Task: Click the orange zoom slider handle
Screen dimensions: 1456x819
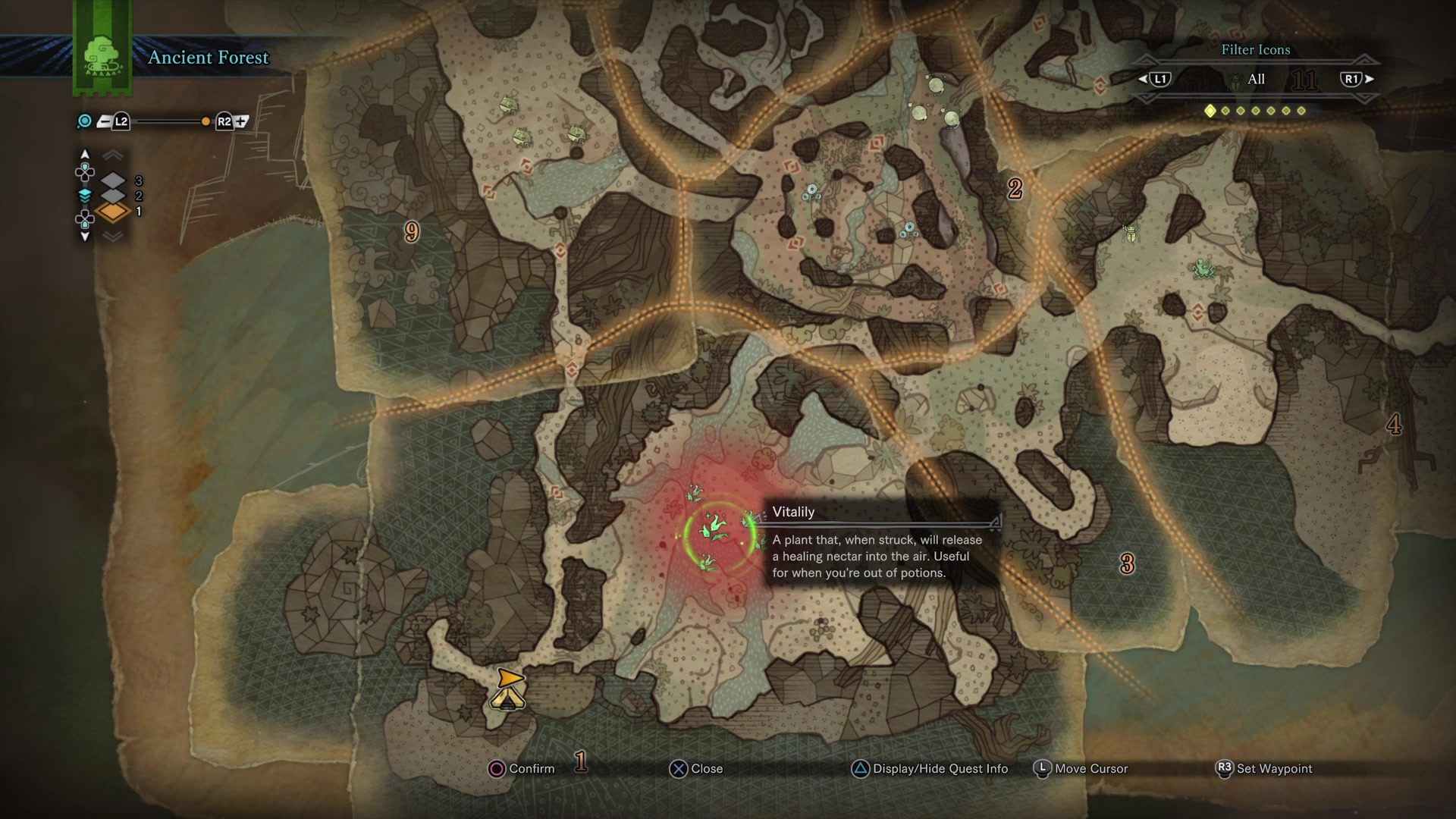Action: 206,121
